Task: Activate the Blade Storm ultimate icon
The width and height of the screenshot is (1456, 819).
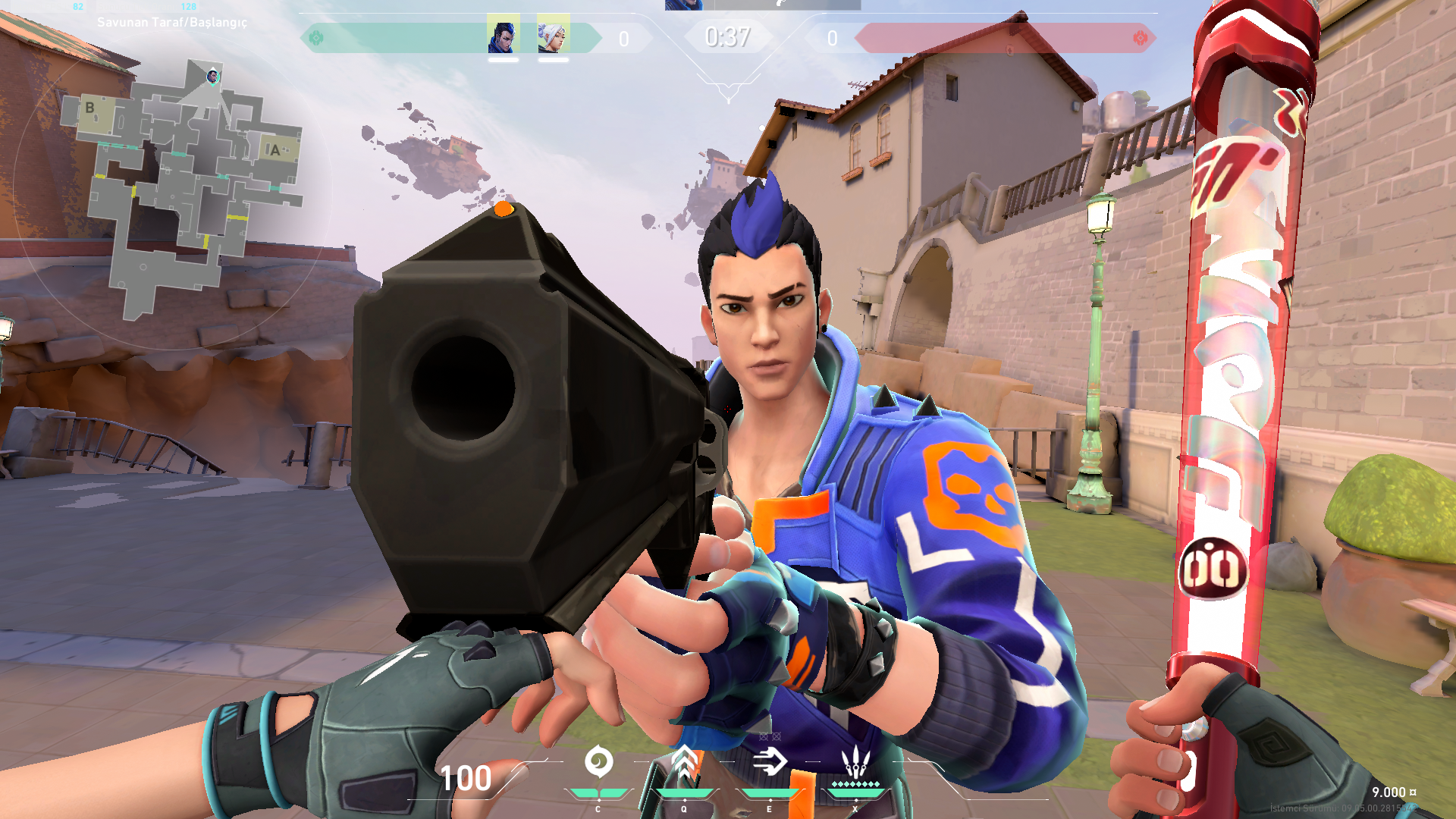Action: (855, 761)
